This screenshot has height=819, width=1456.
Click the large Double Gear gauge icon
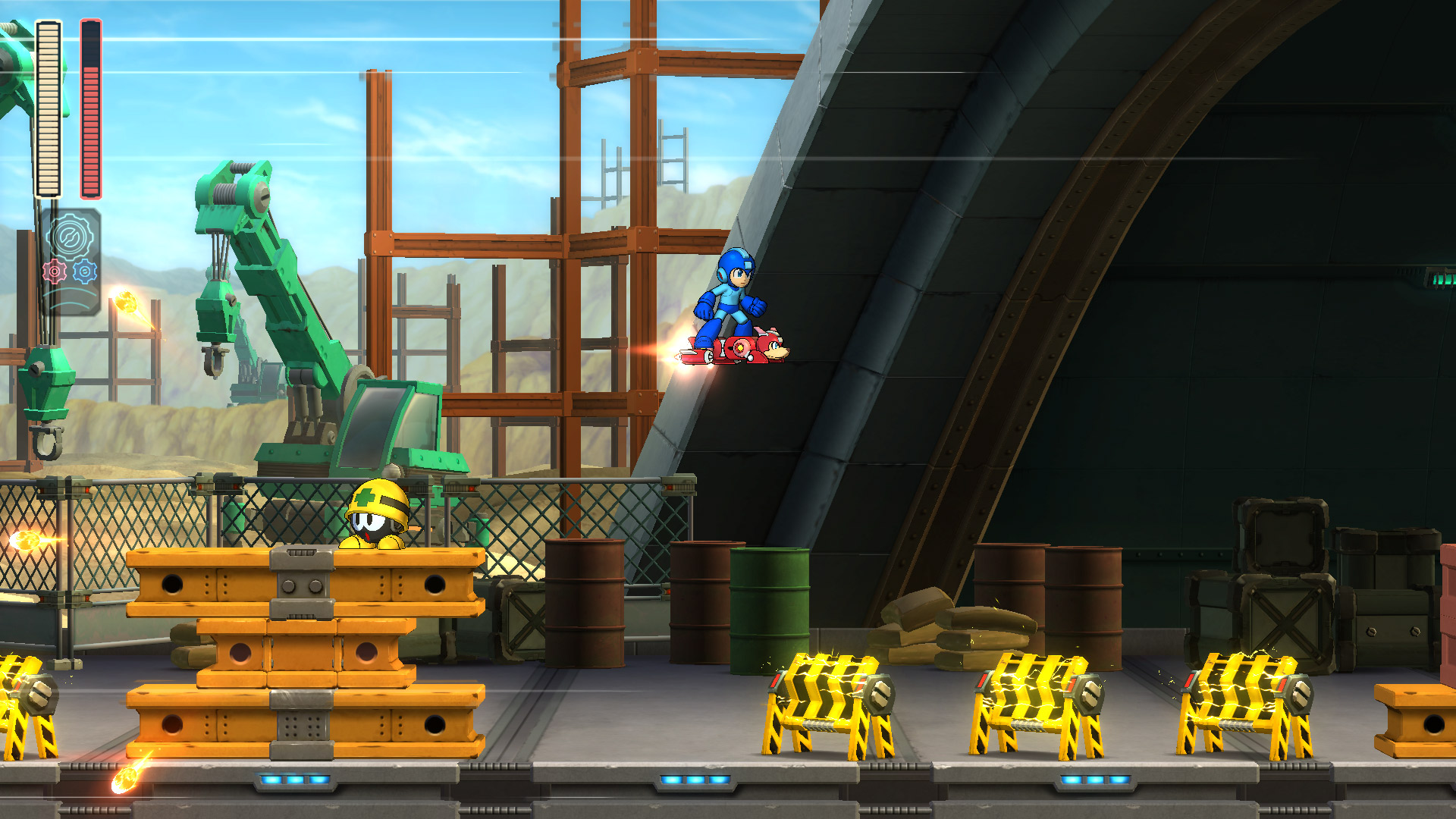70,237
